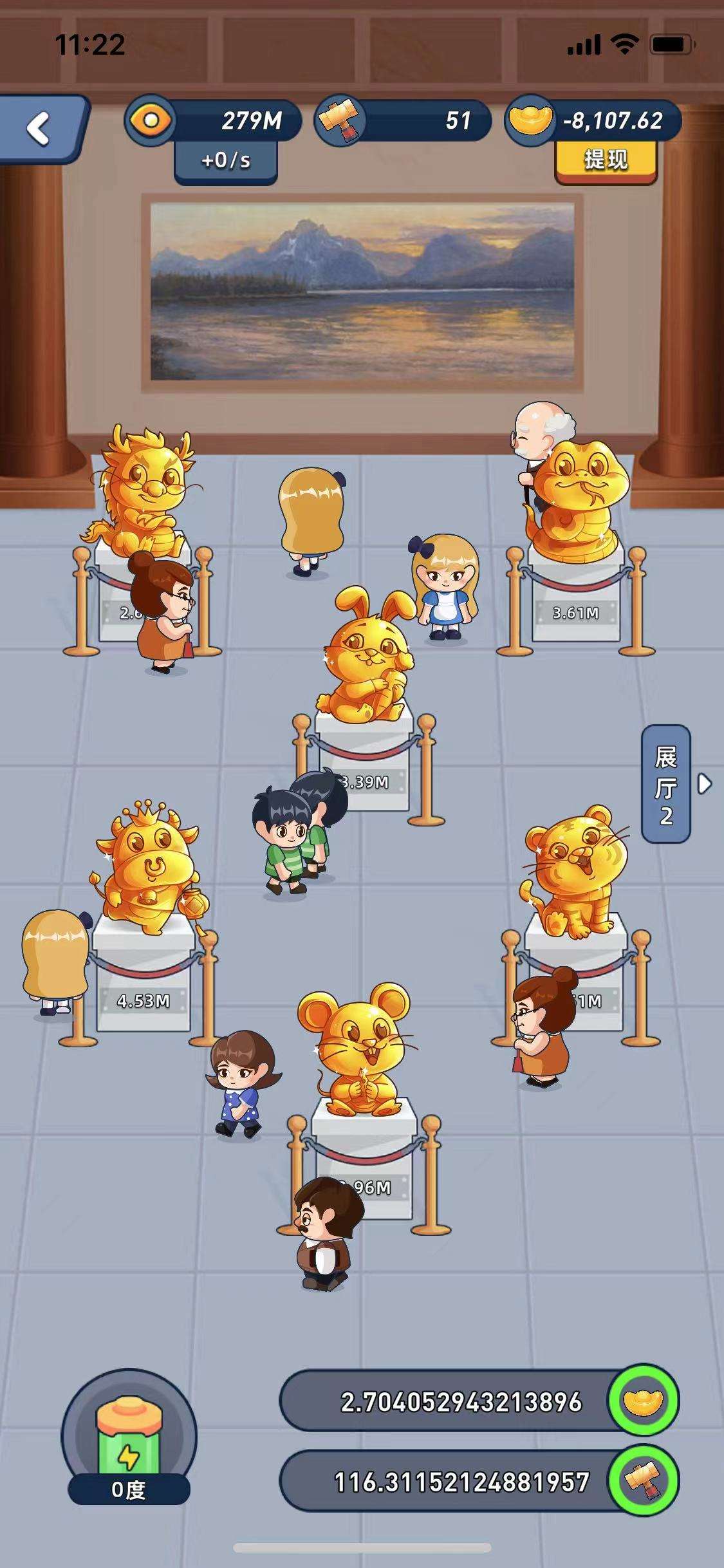
Task: Tap the yellow 提现 withdraw button
Action: [x=606, y=159]
